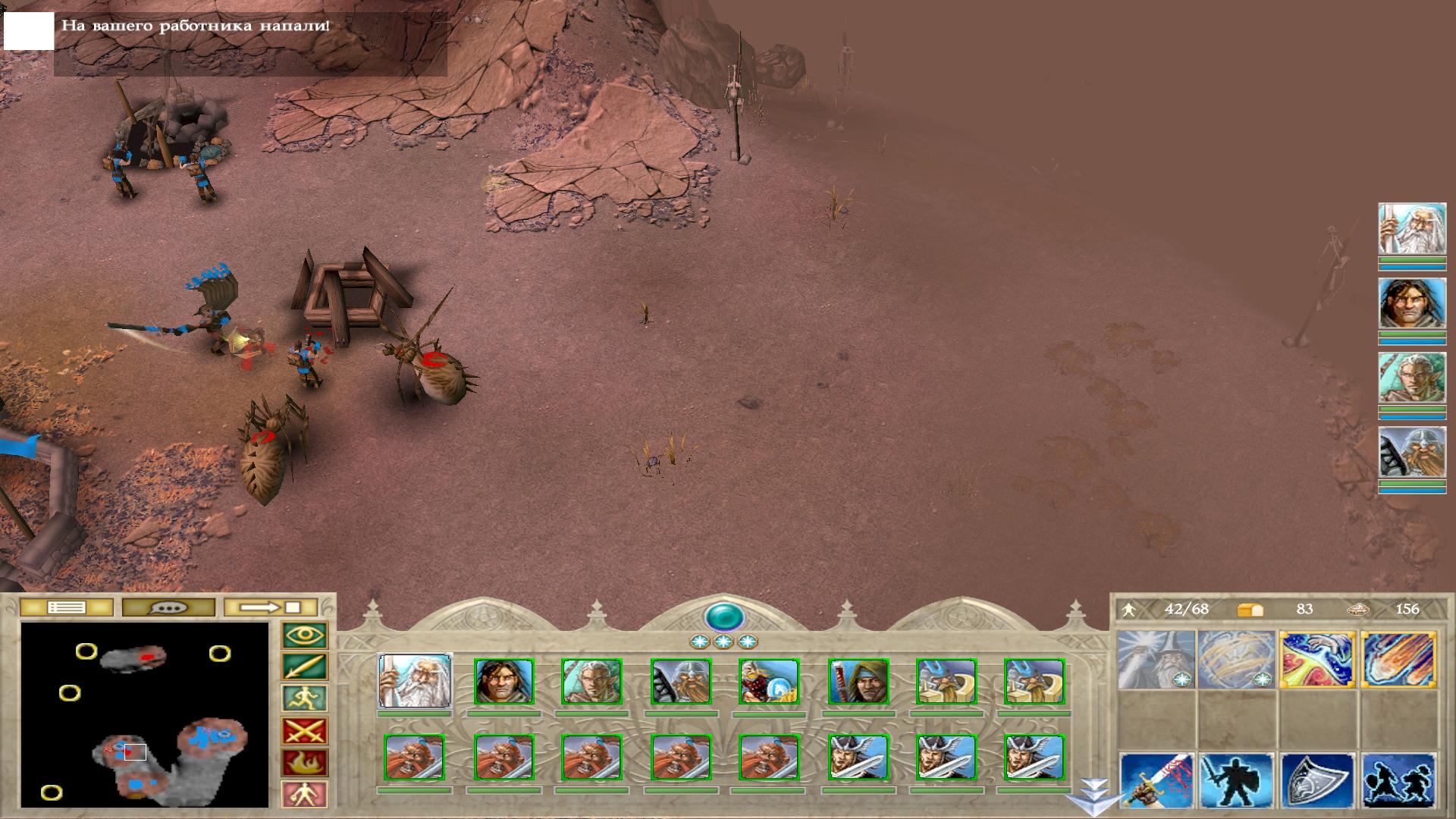Choose the elf hero portrait on the right edge
The width and height of the screenshot is (1456, 819).
(1411, 378)
